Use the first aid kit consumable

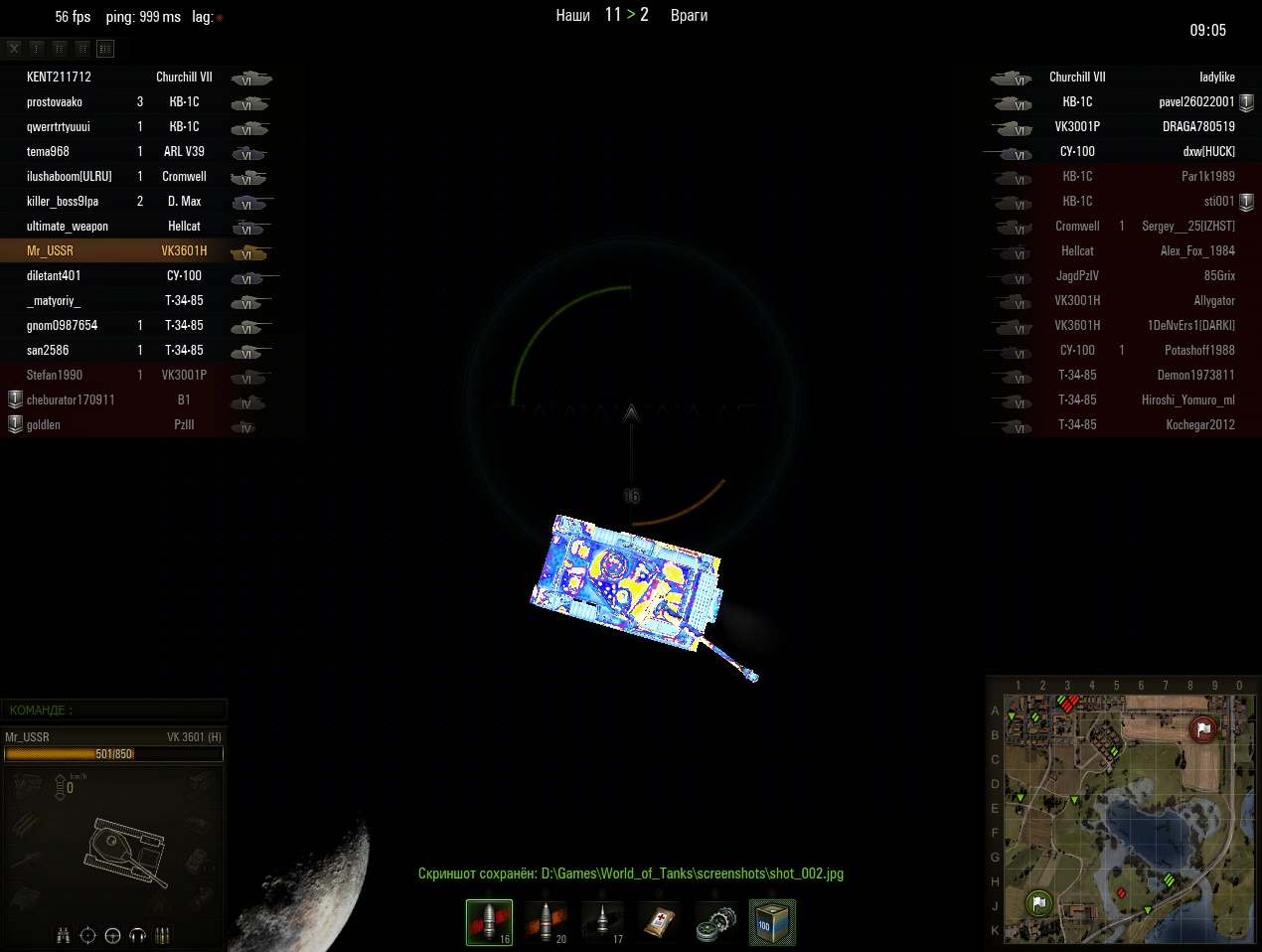[659, 922]
